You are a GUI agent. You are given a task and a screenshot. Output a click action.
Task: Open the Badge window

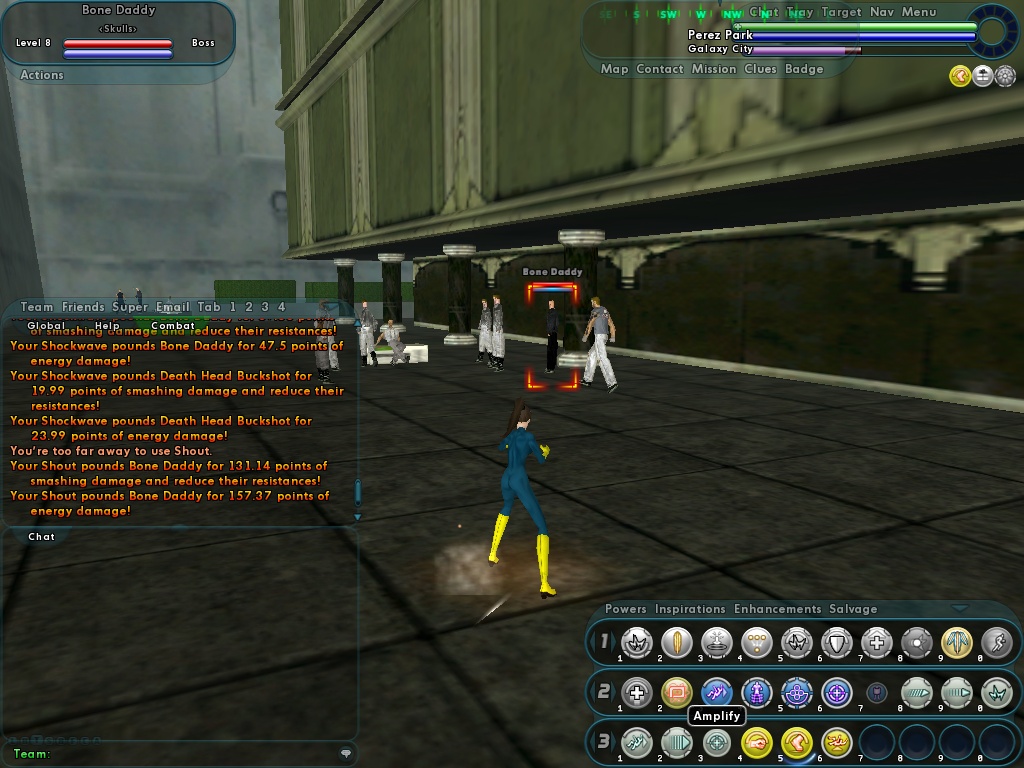(x=804, y=69)
